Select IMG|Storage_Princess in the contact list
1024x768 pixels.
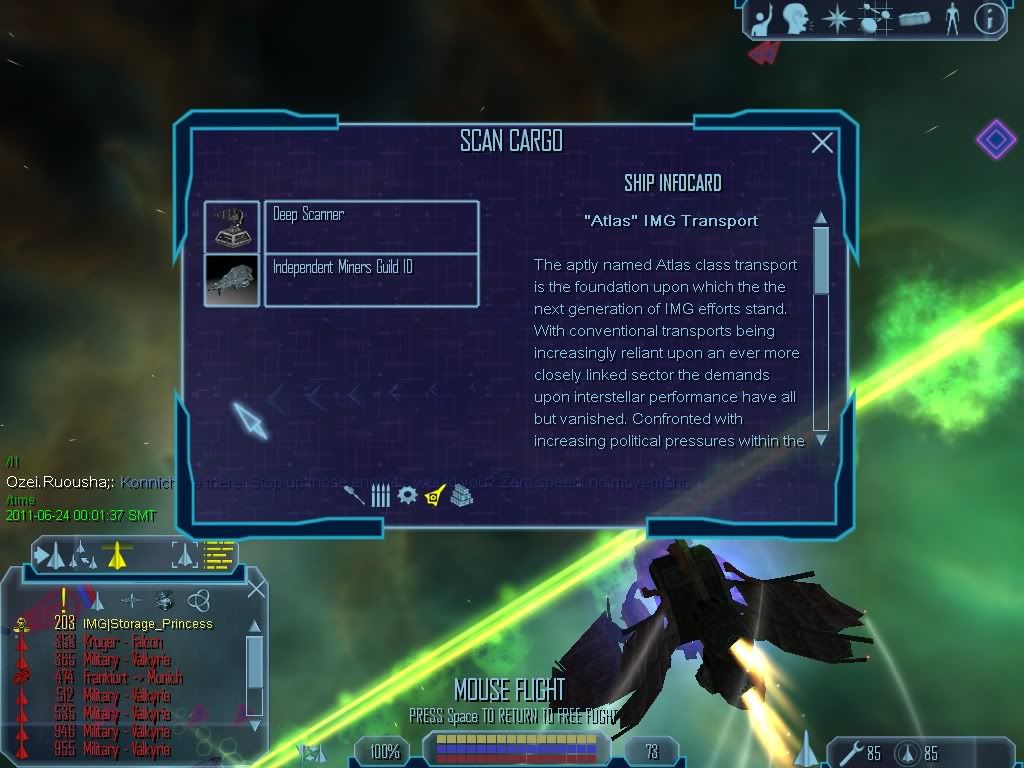point(147,624)
